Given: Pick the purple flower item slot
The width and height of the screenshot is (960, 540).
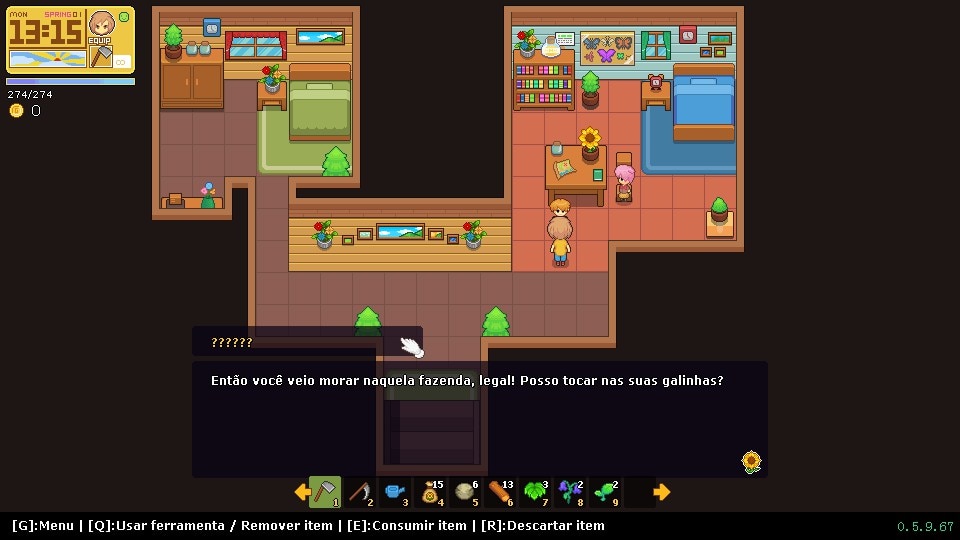Looking at the screenshot, I should (571, 492).
